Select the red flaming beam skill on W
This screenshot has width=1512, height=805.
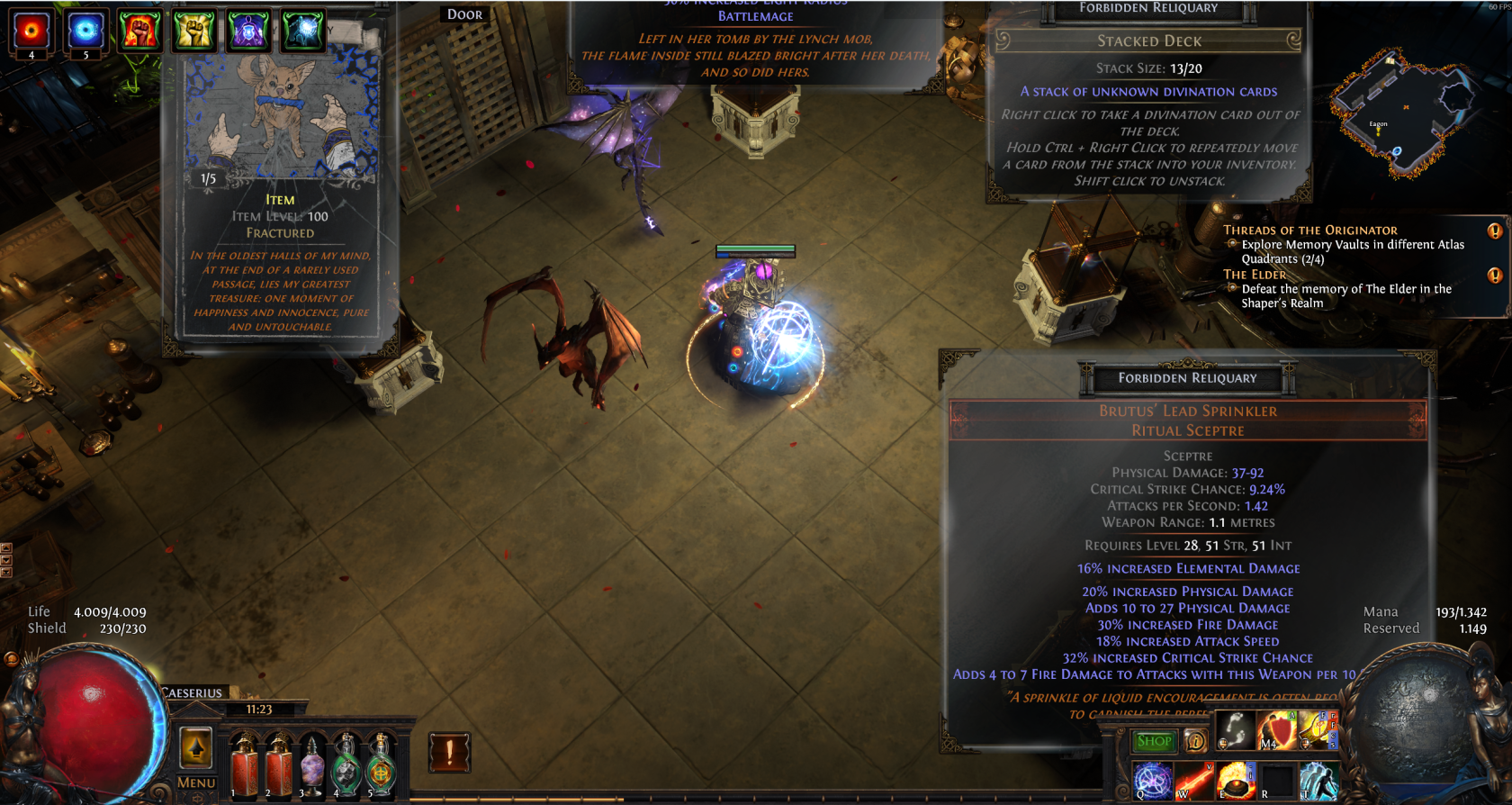pos(1194,781)
